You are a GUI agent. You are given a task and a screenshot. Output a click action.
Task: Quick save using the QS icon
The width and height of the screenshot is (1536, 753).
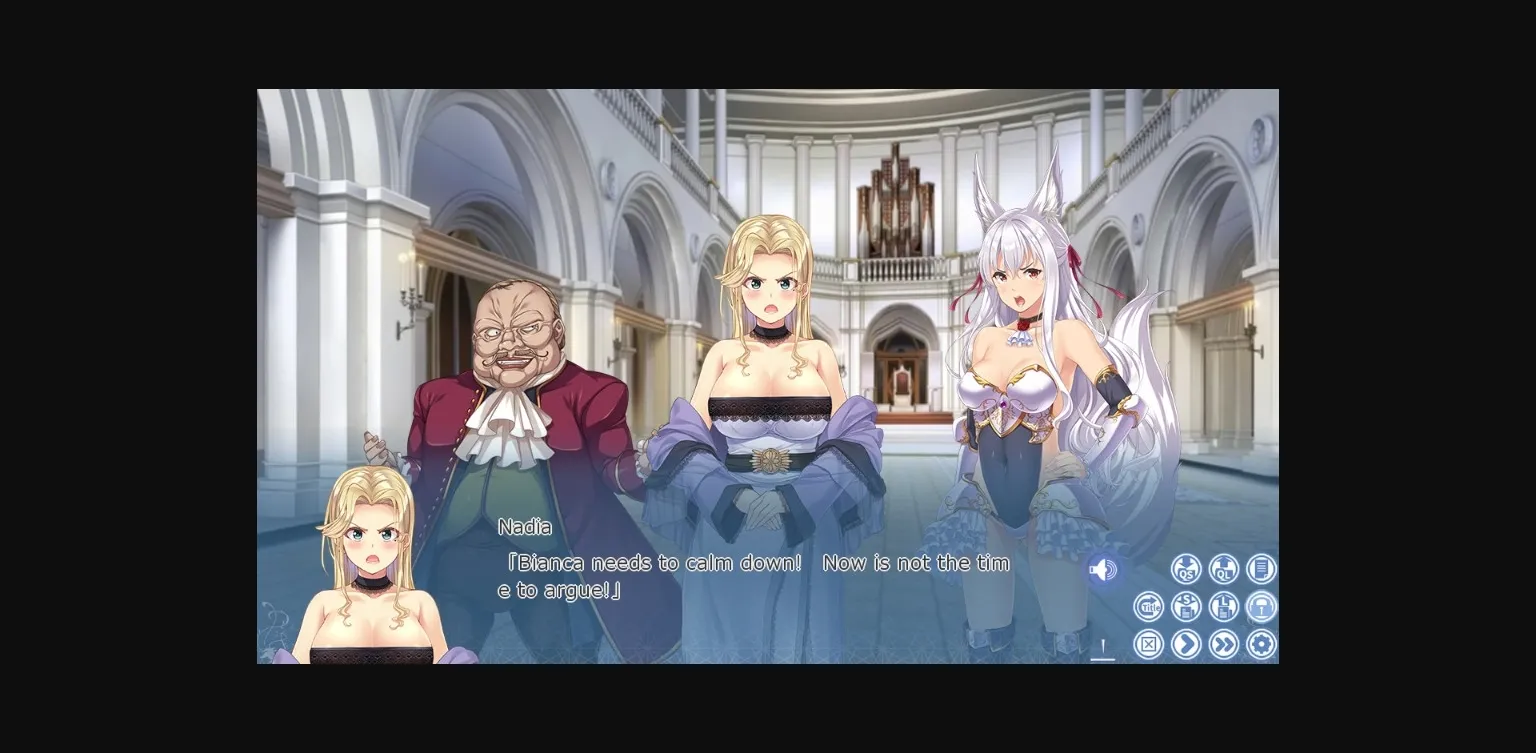(x=1186, y=569)
